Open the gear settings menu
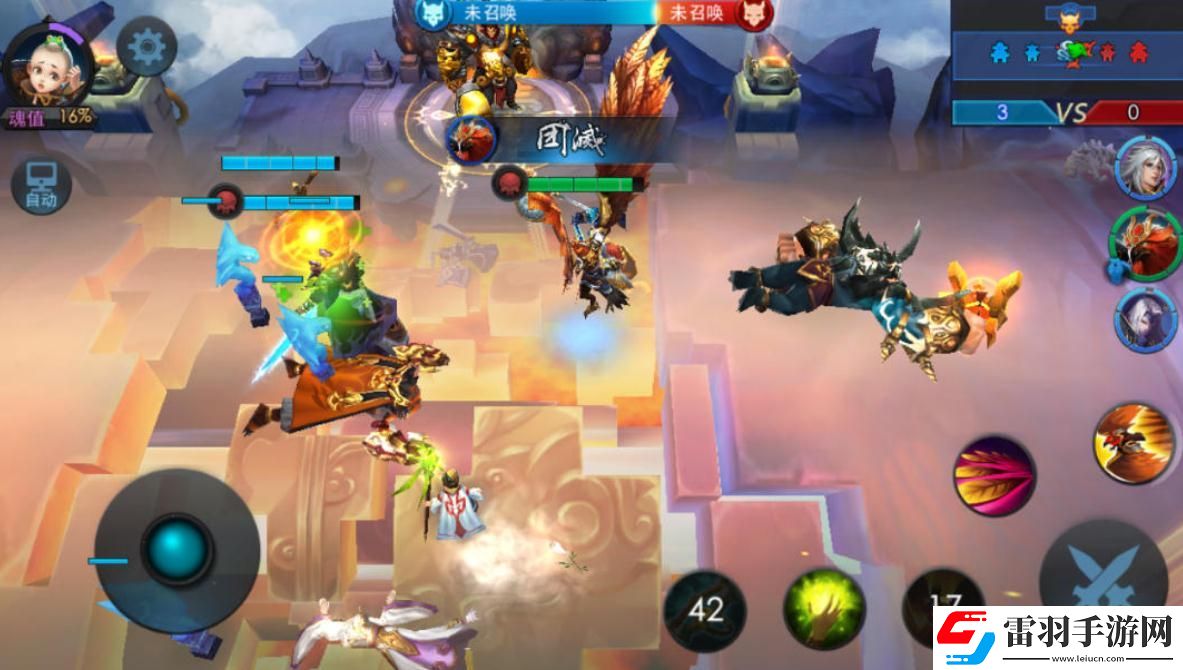Image resolution: width=1183 pixels, height=670 pixels. (146, 46)
